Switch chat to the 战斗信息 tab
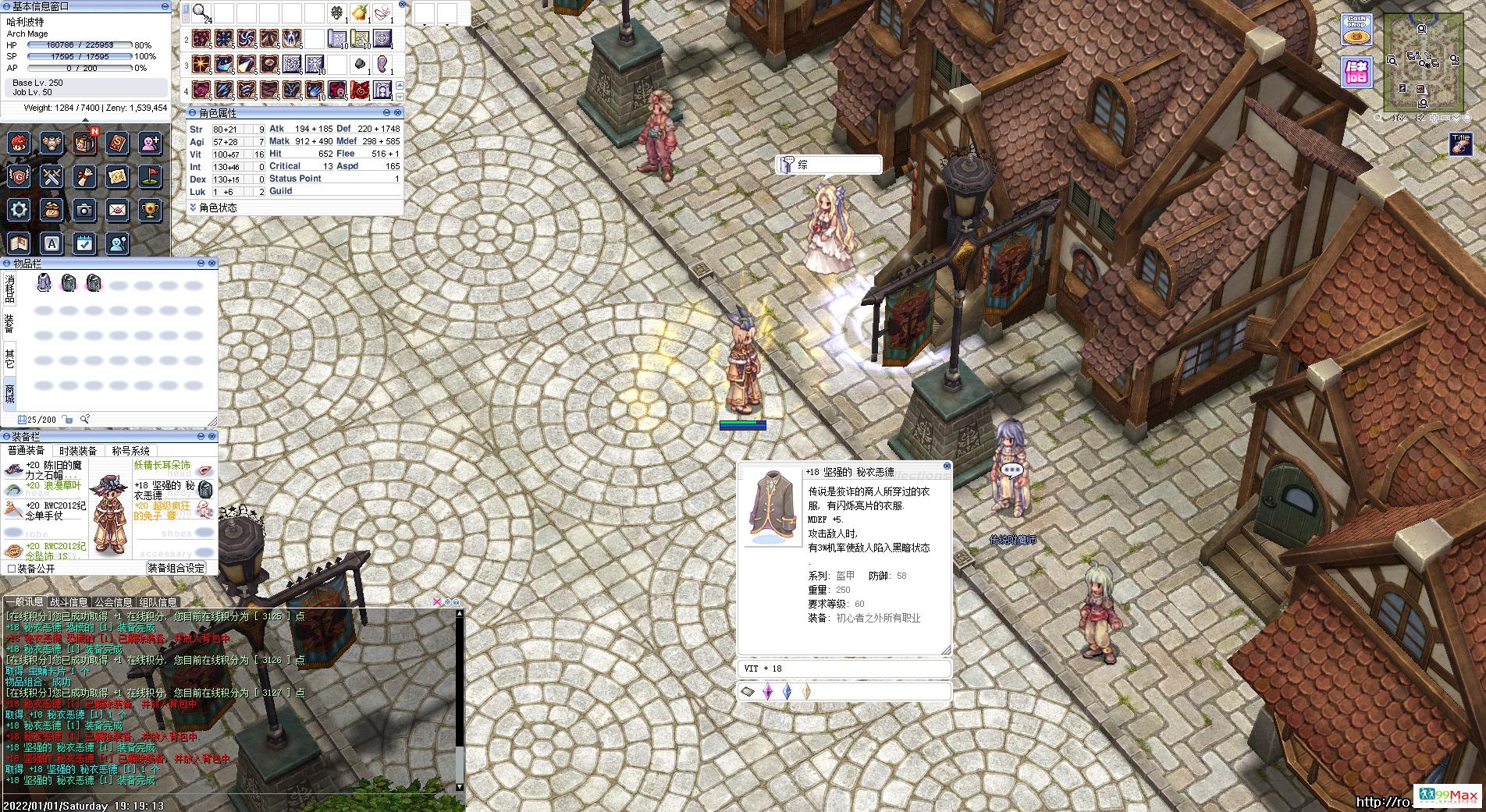1486x812 pixels. [x=69, y=602]
